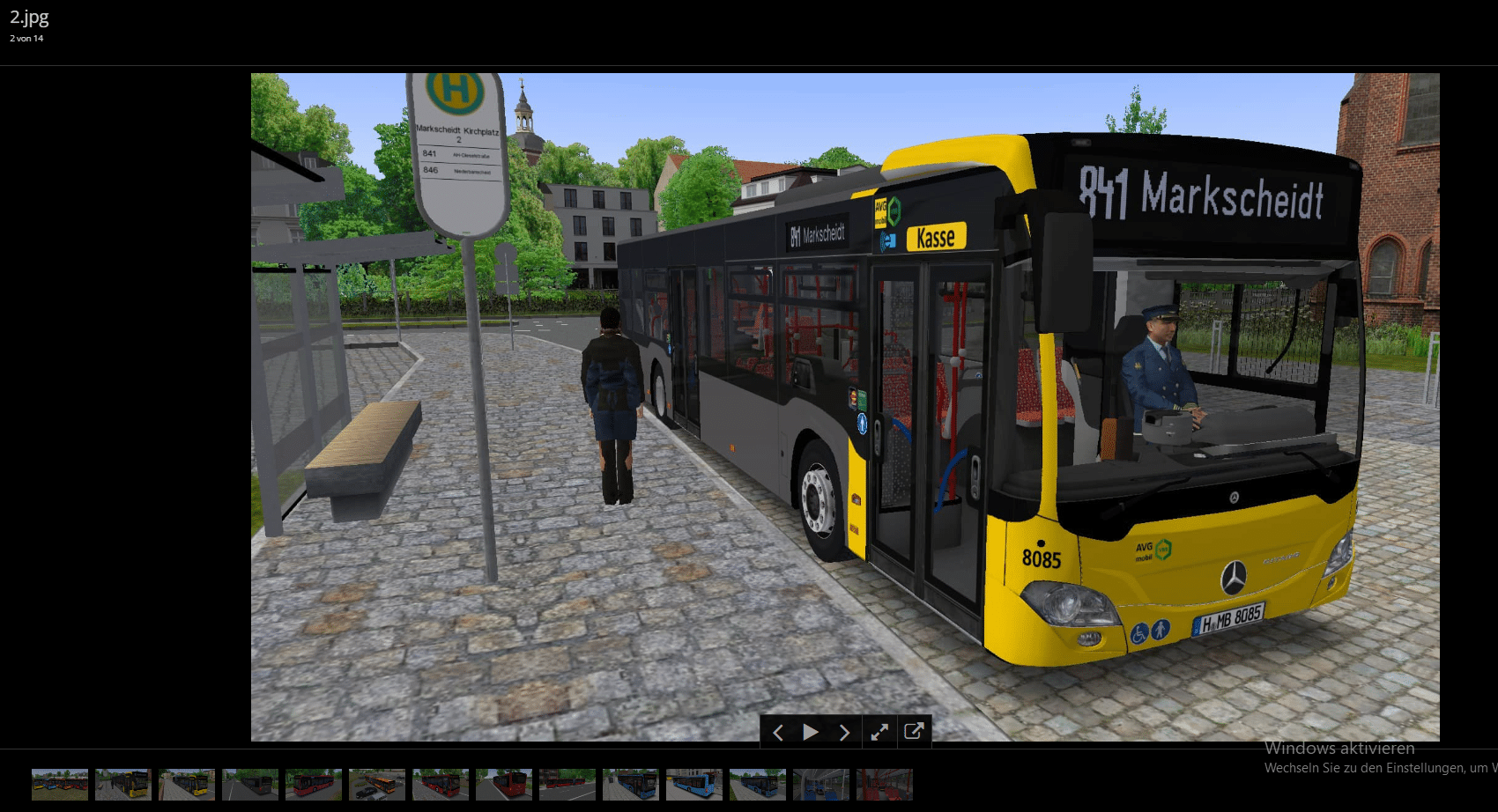Expand the image to fullscreen
This screenshot has height=812, width=1498.
click(x=879, y=732)
